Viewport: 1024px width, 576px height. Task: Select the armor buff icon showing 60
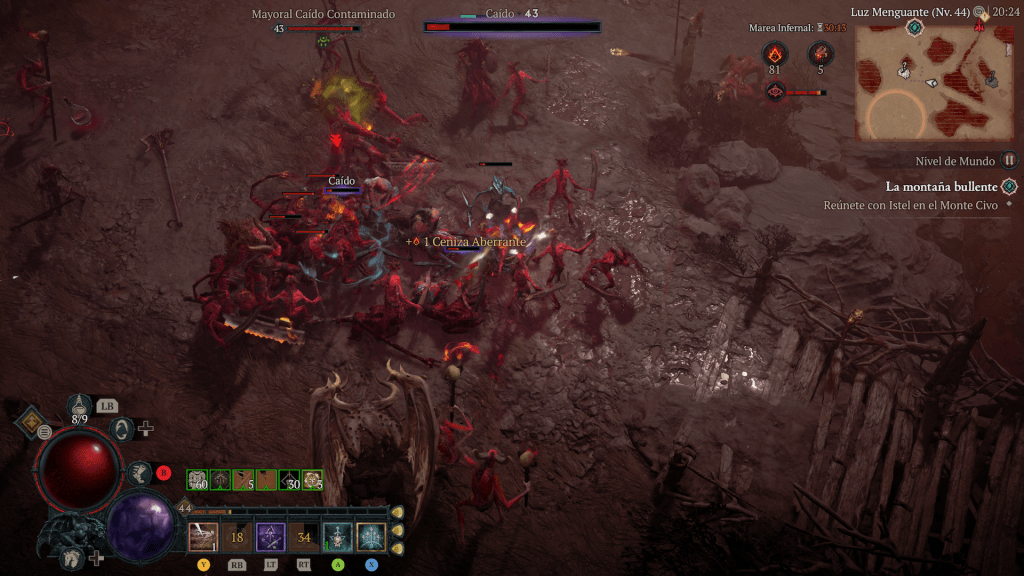coord(196,480)
